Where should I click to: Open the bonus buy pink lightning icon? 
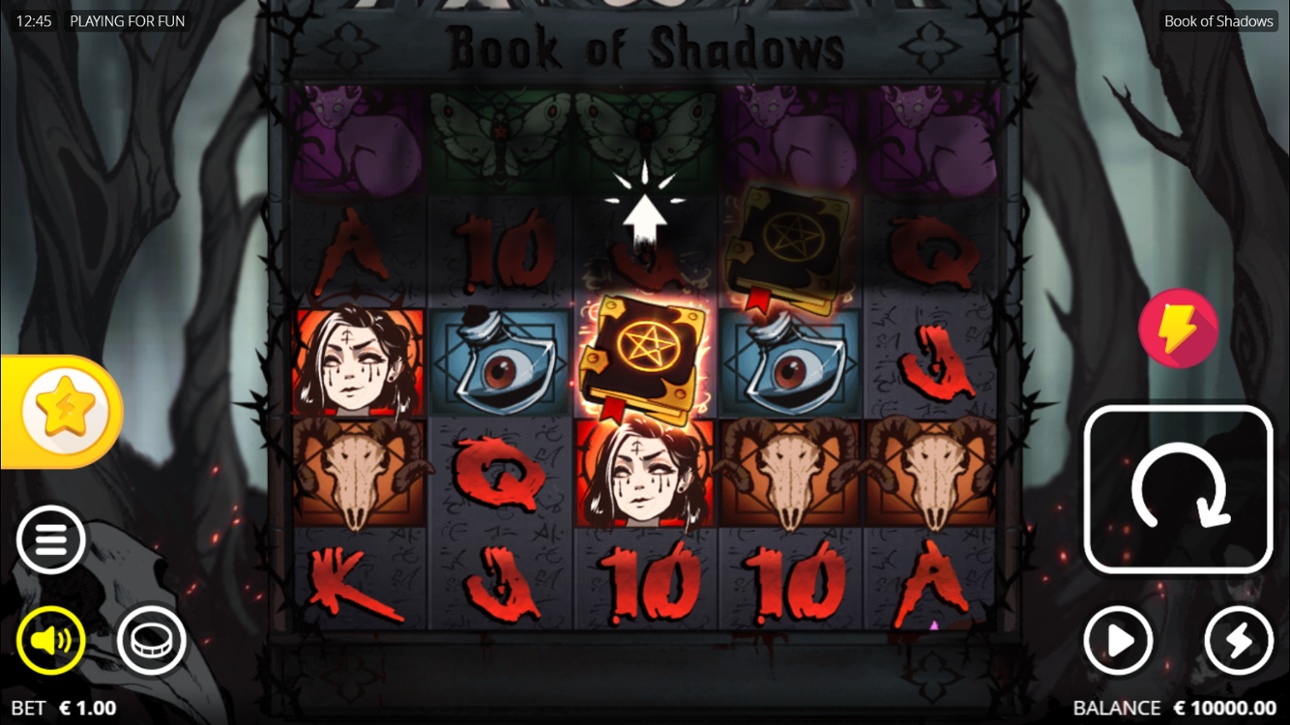click(x=1178, y=327)
